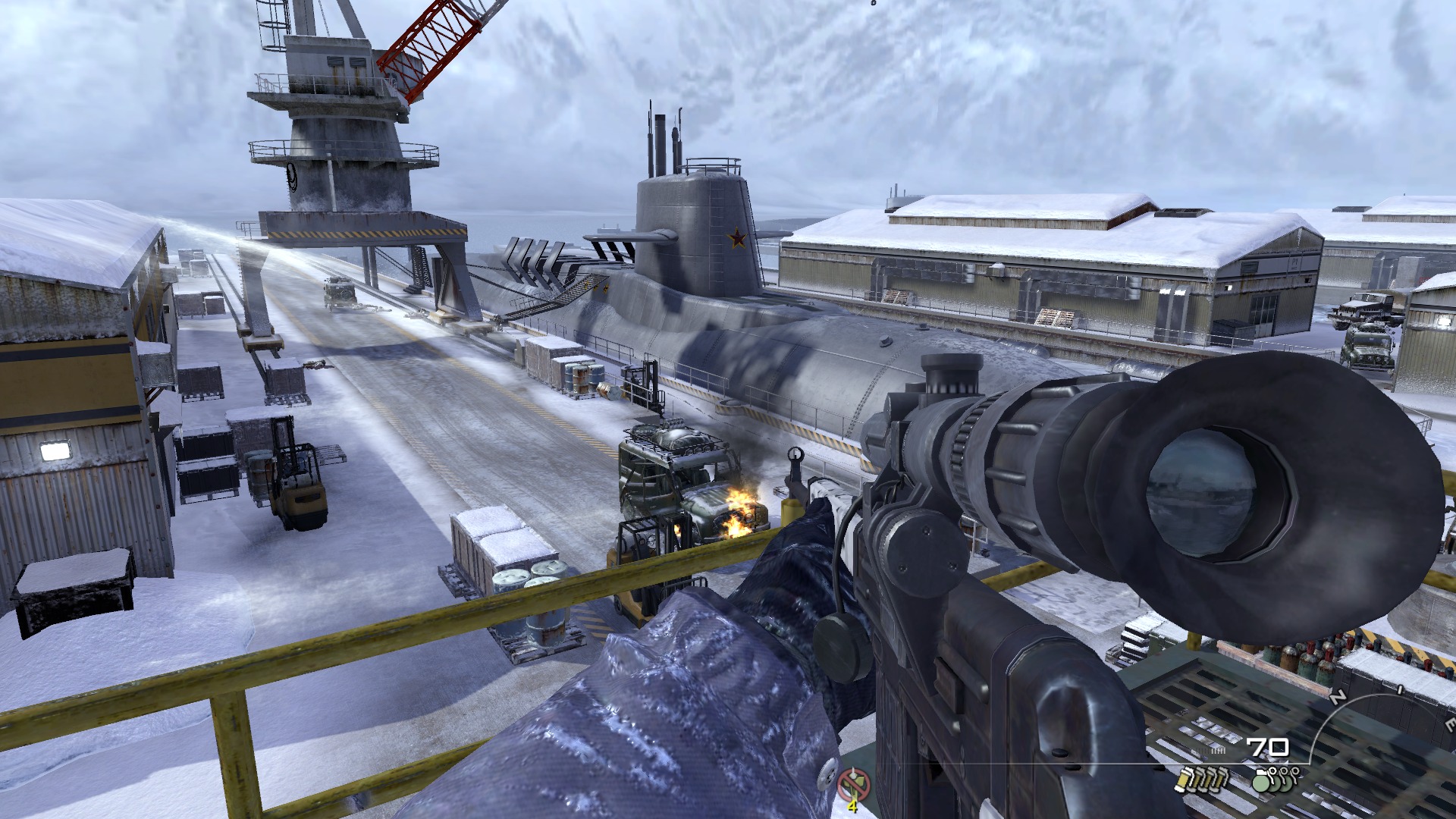Select the crossed-out equipment icon
This screenshot has height=819, width=1456.
[x=854, y=784]
